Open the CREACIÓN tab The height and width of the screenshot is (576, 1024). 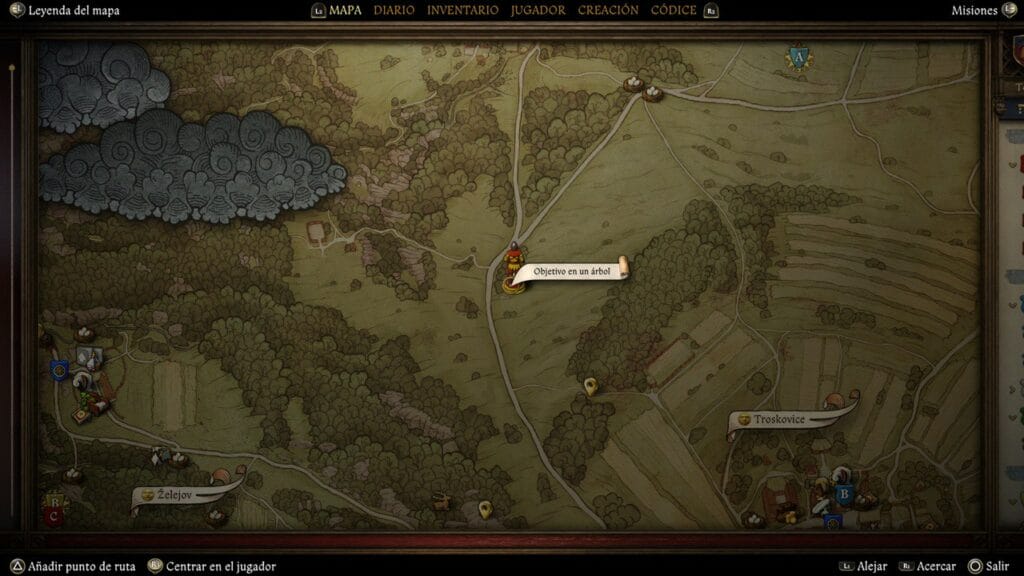click(x=608, y=10)
